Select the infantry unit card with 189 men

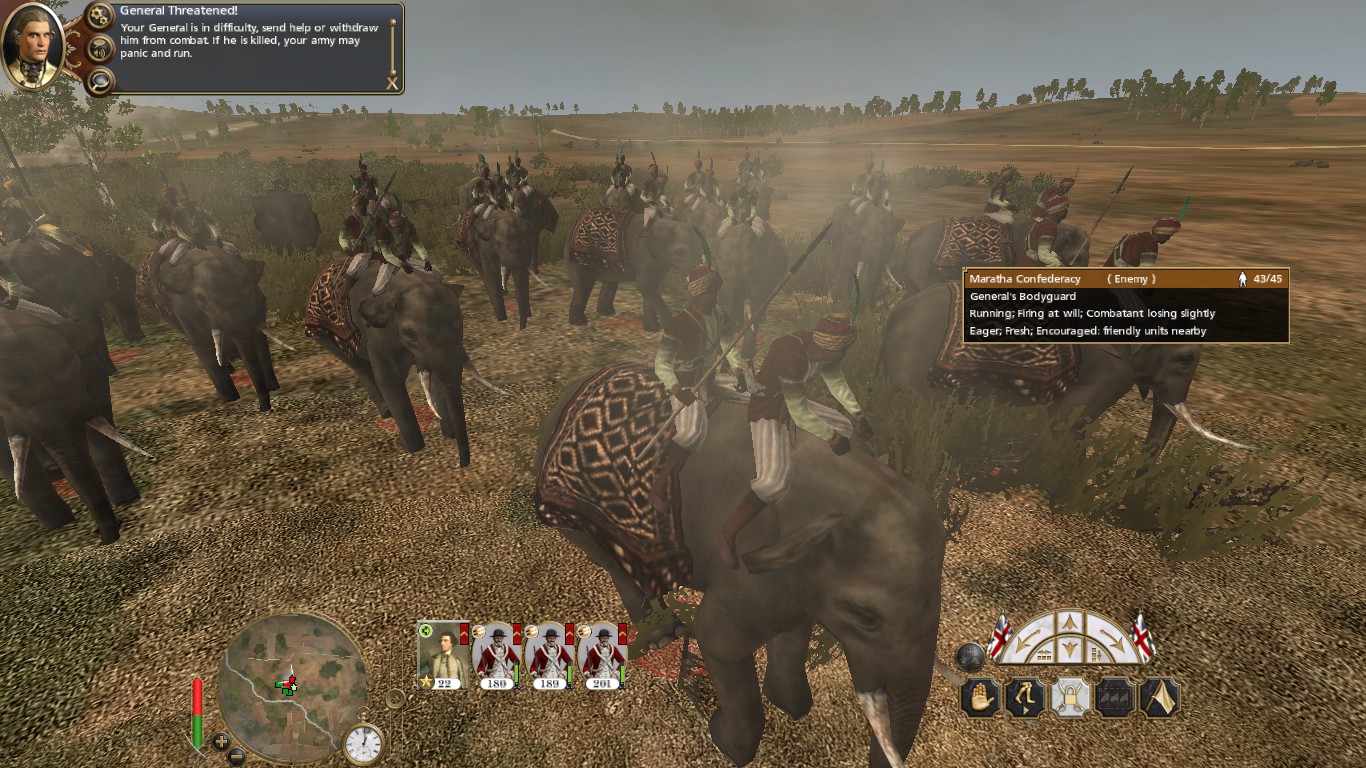click(548, 655)
